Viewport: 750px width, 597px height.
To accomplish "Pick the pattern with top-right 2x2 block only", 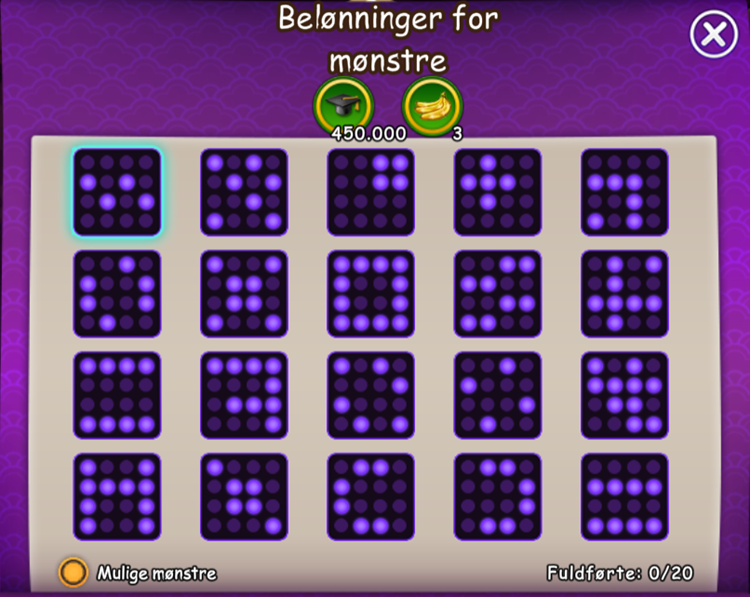I will (x=371, y=192).
